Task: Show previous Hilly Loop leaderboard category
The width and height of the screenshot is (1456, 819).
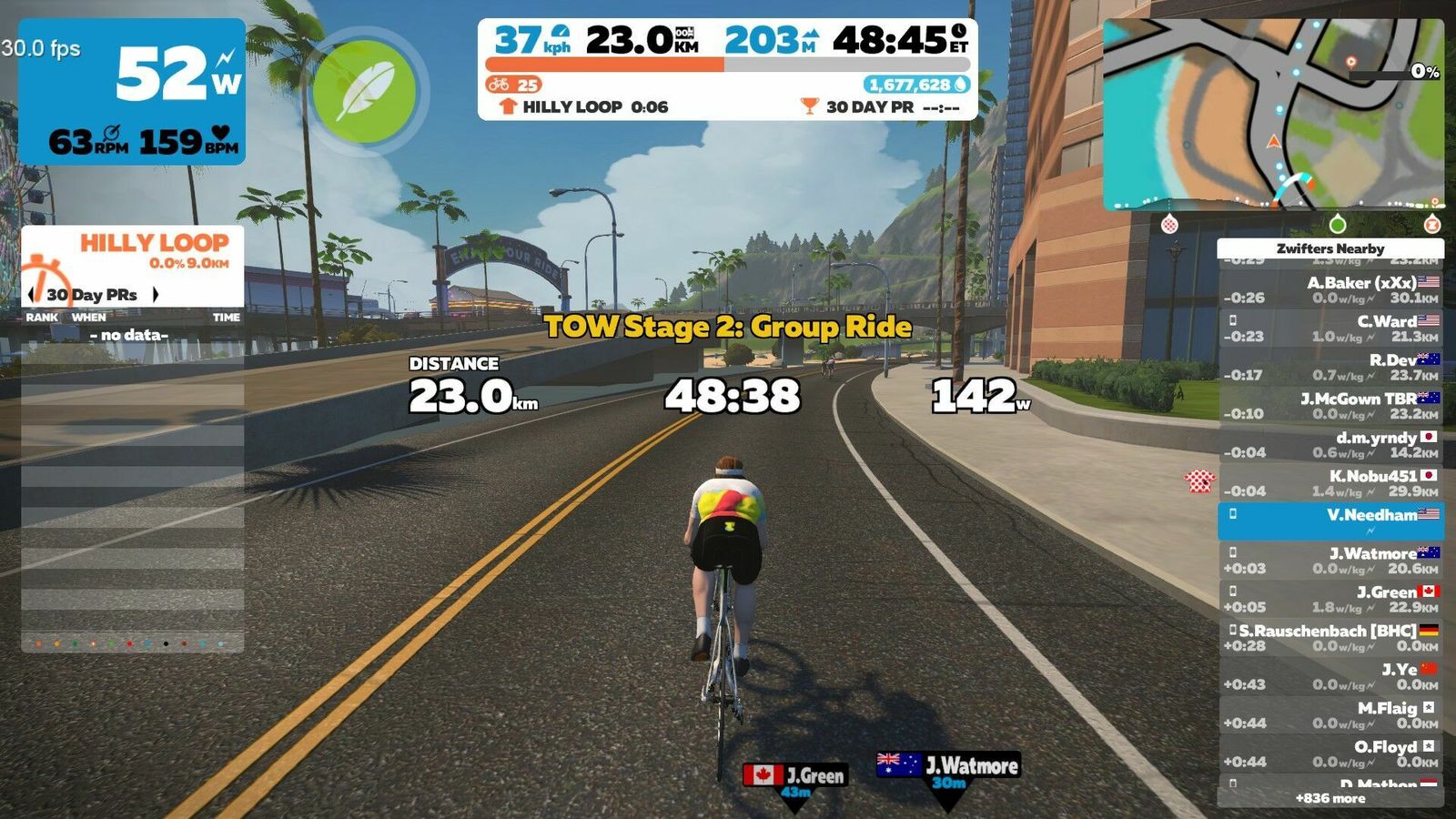Action: coord(33,294)
